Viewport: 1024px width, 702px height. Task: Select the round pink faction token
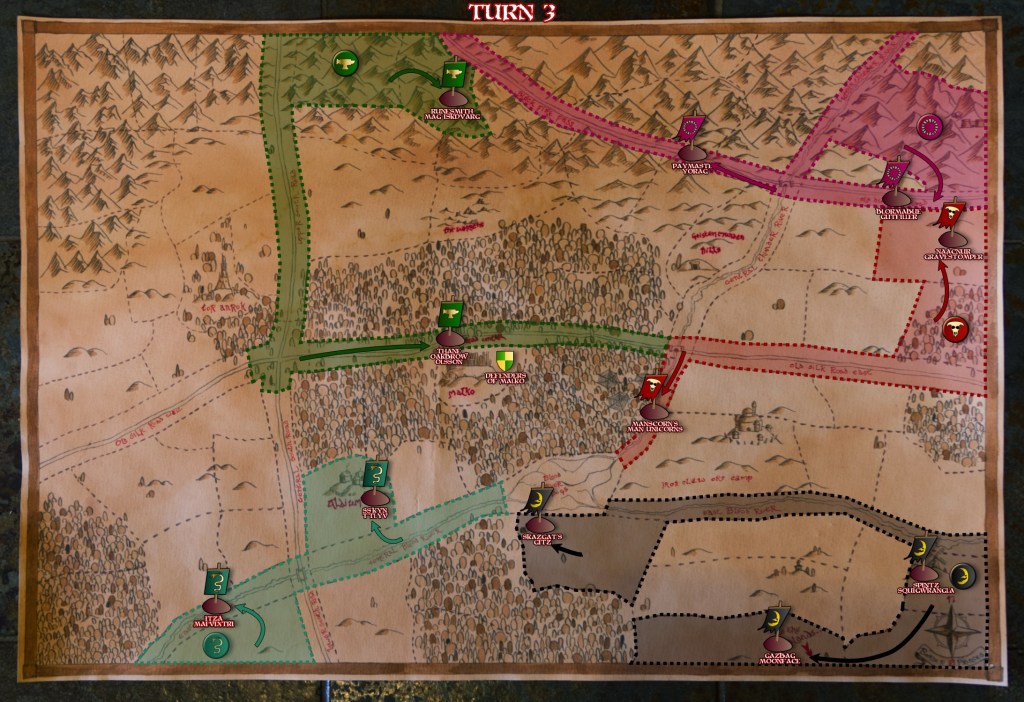(x=930, y=127)
